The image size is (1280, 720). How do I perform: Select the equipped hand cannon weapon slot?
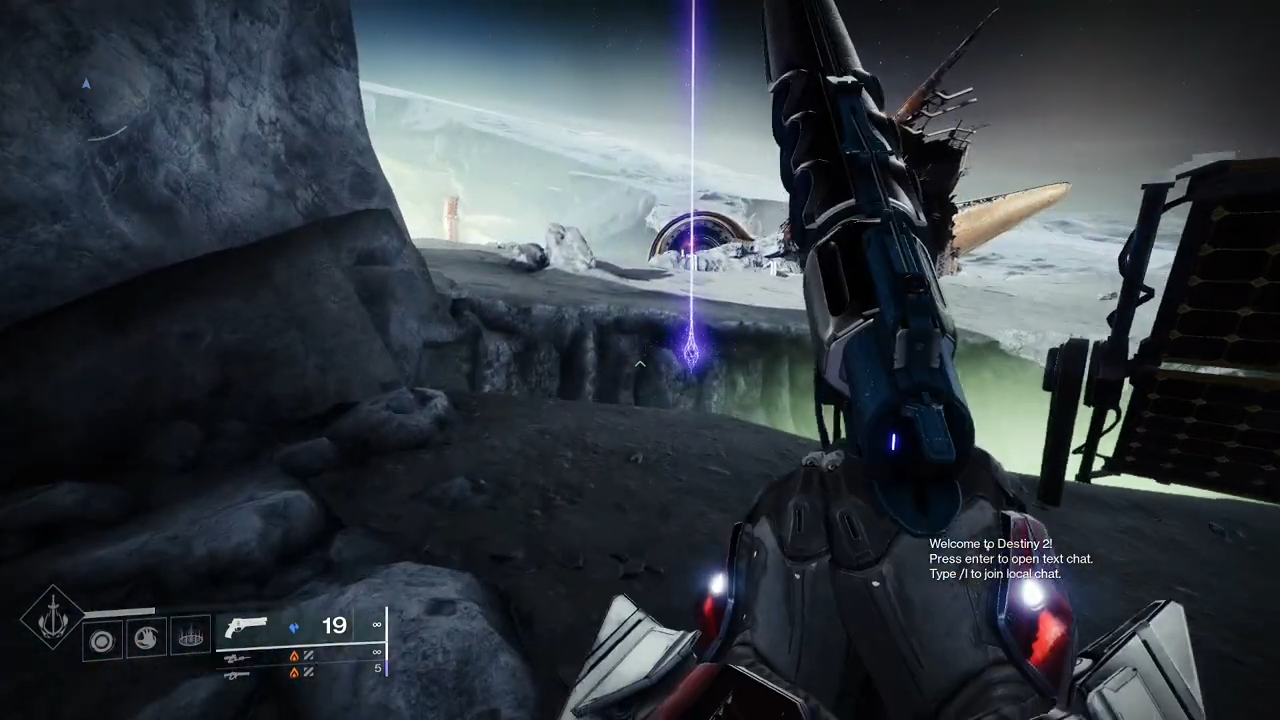coord(246,628)
